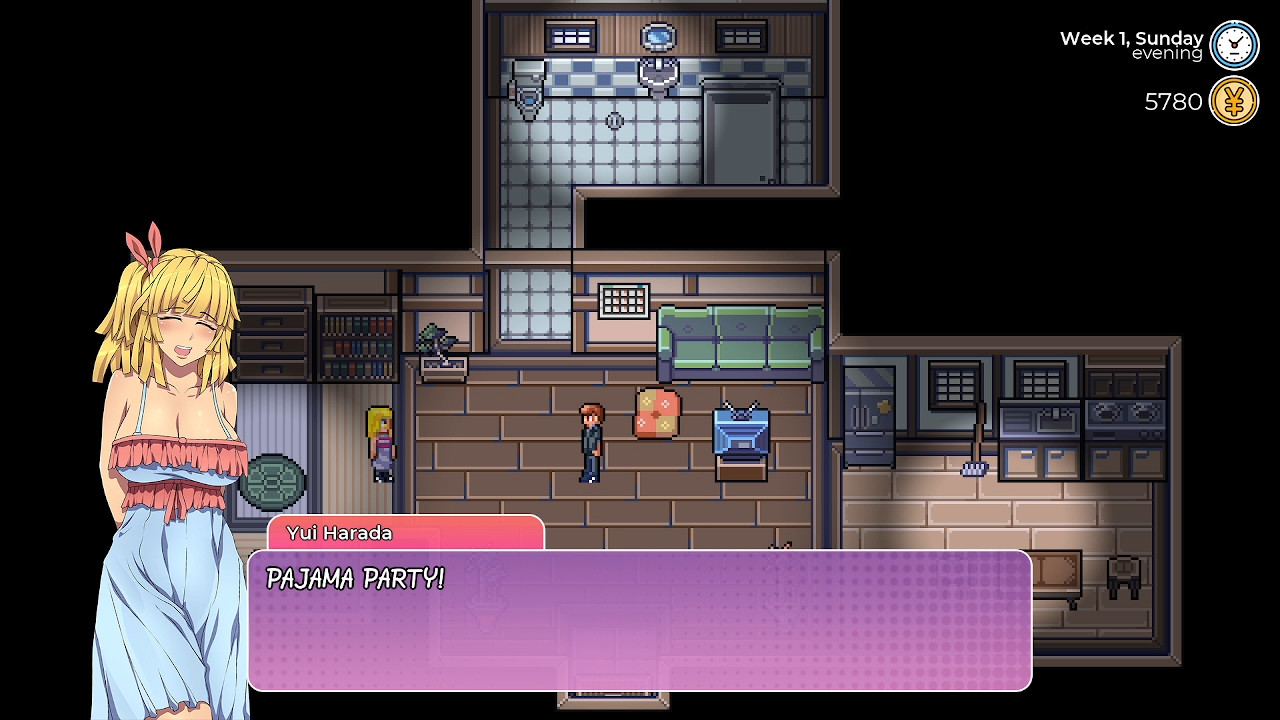Click the orange floor cushion beside the TV

656,413
